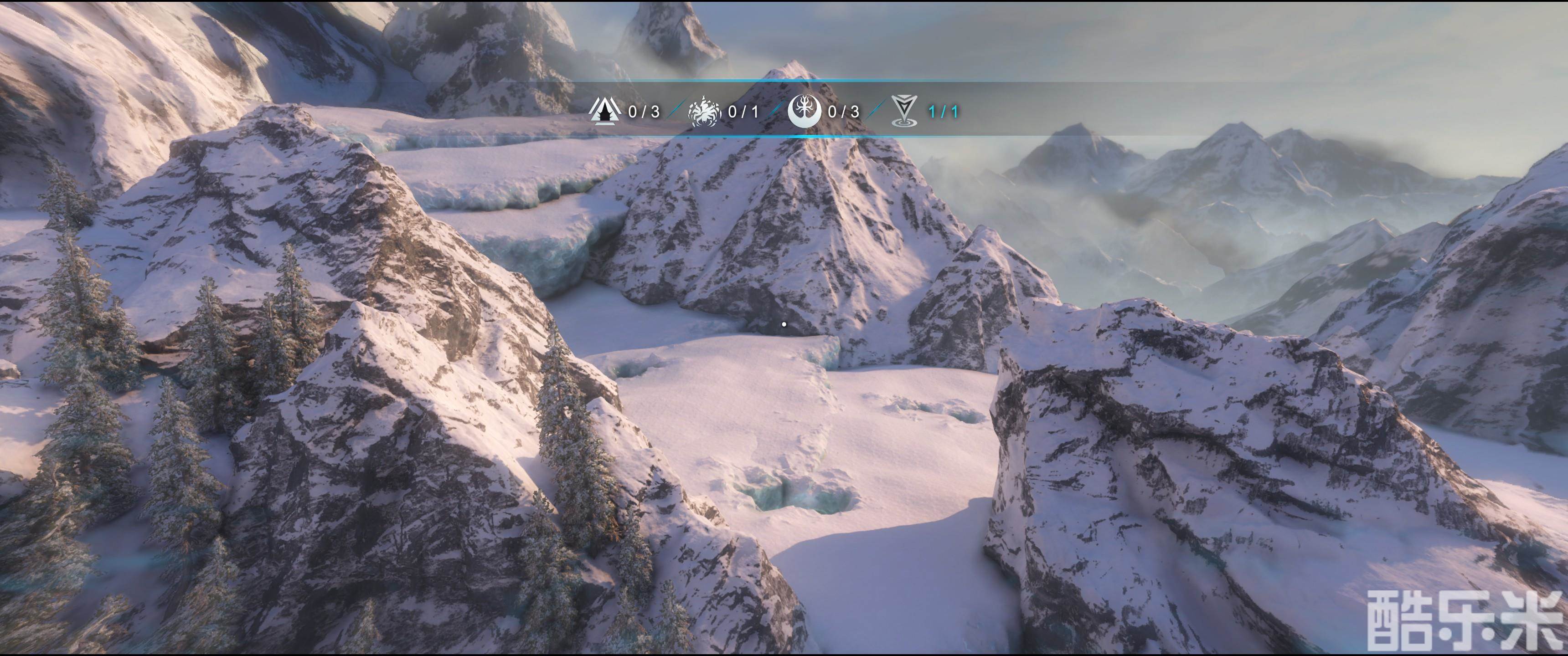Select the tower-in-triangle objective icon
Image resolution: width=1568 pixels, height=656 pixels.
(604, 111)
